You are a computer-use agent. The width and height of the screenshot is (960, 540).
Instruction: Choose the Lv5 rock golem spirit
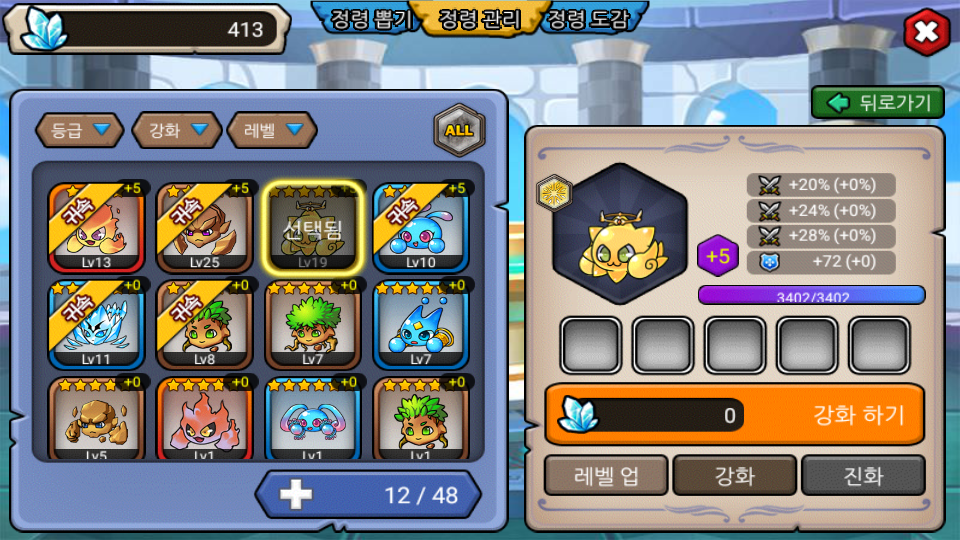tap(96, 418)
